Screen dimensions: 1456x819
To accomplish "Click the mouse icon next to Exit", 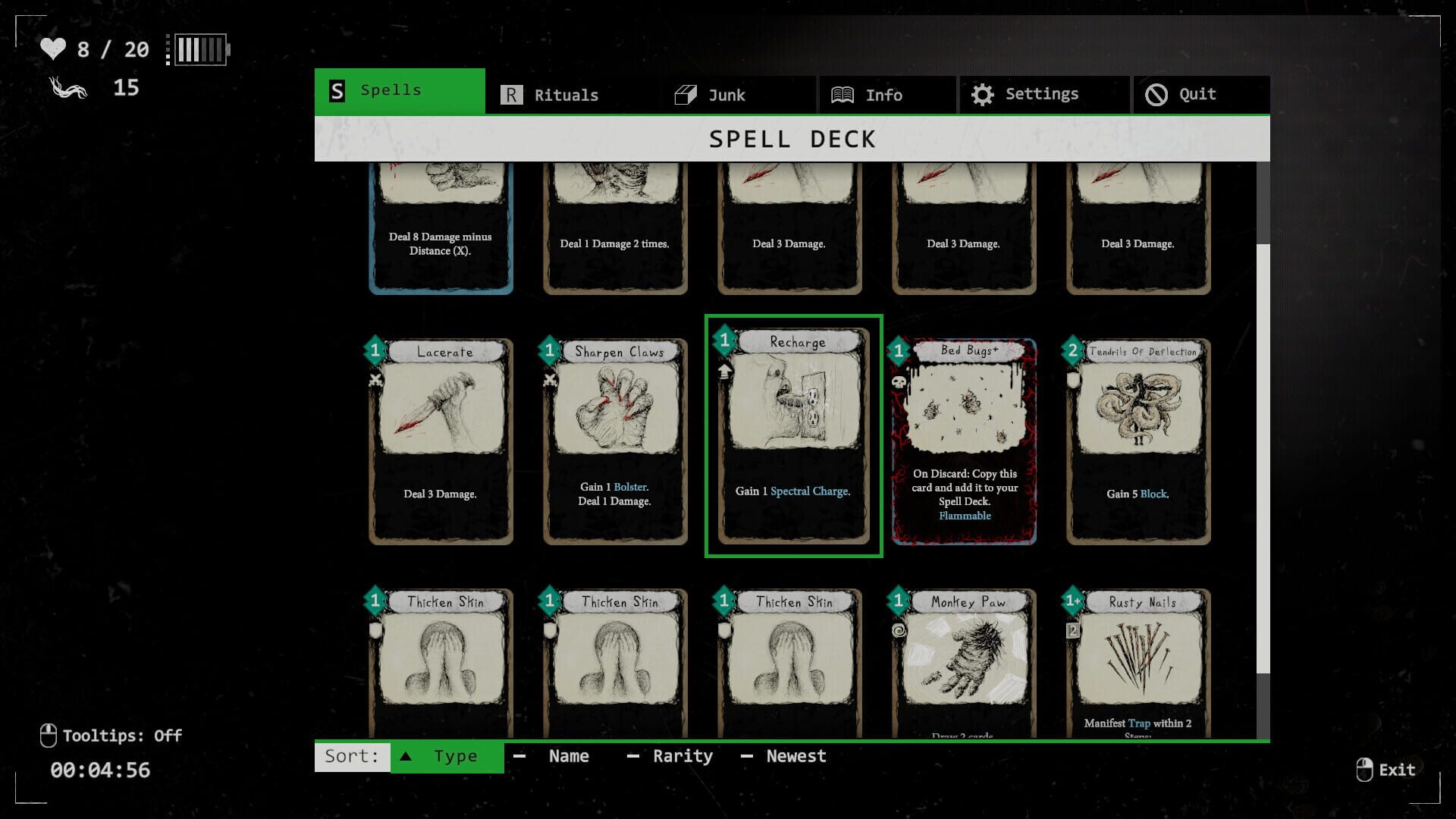I will (x=1365, y=769).
